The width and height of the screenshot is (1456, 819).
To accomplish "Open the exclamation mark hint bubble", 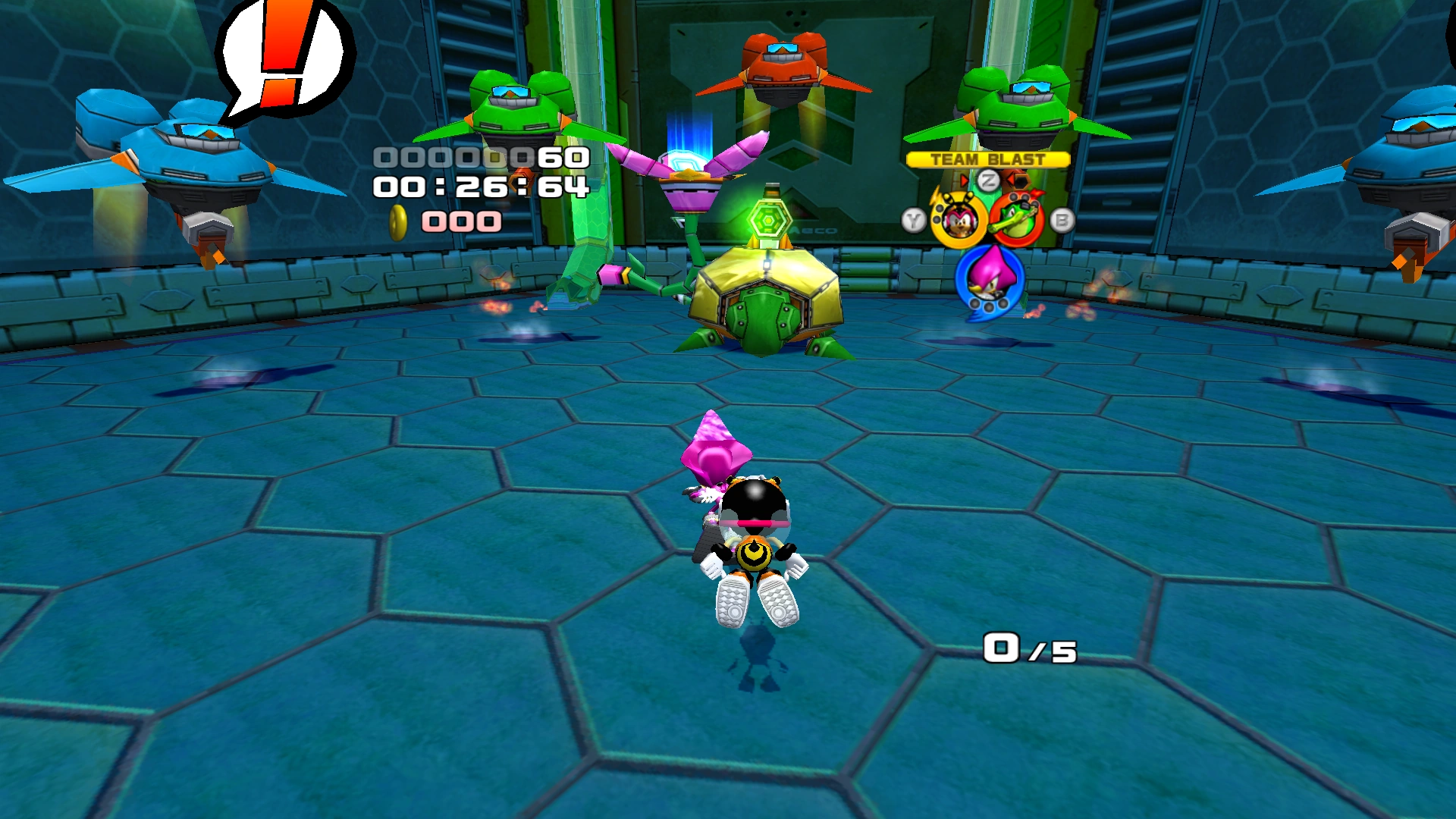I will point(284,59).
